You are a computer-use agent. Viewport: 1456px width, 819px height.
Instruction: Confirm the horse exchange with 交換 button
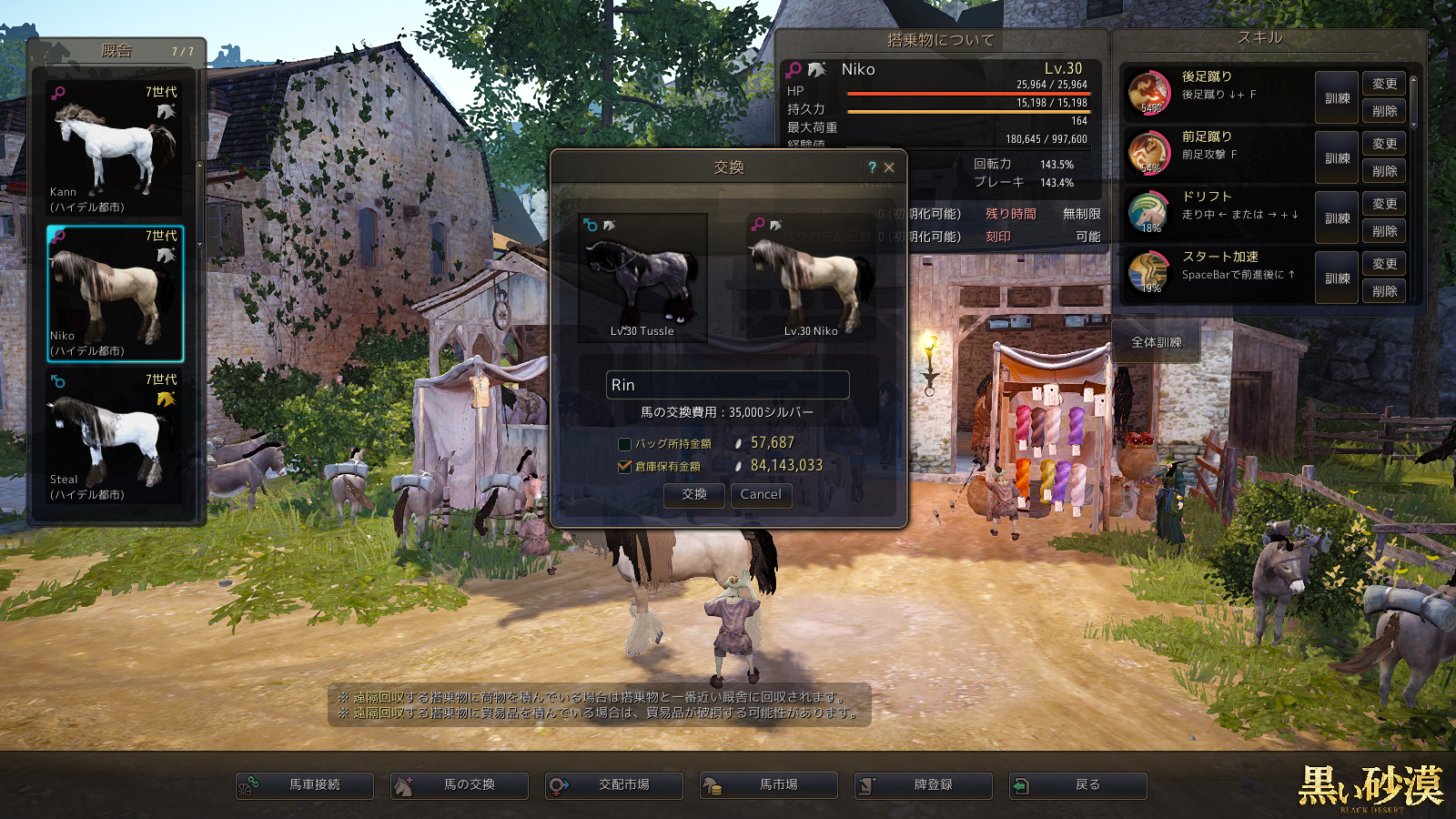[x=693, y=495]
